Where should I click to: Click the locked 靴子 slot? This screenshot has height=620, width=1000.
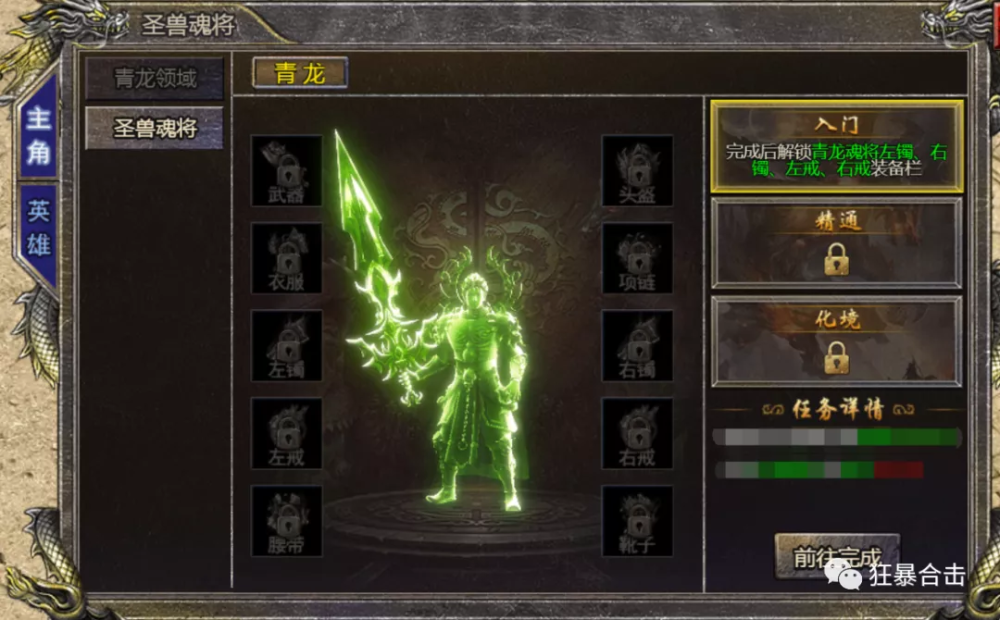pos(637,521)
